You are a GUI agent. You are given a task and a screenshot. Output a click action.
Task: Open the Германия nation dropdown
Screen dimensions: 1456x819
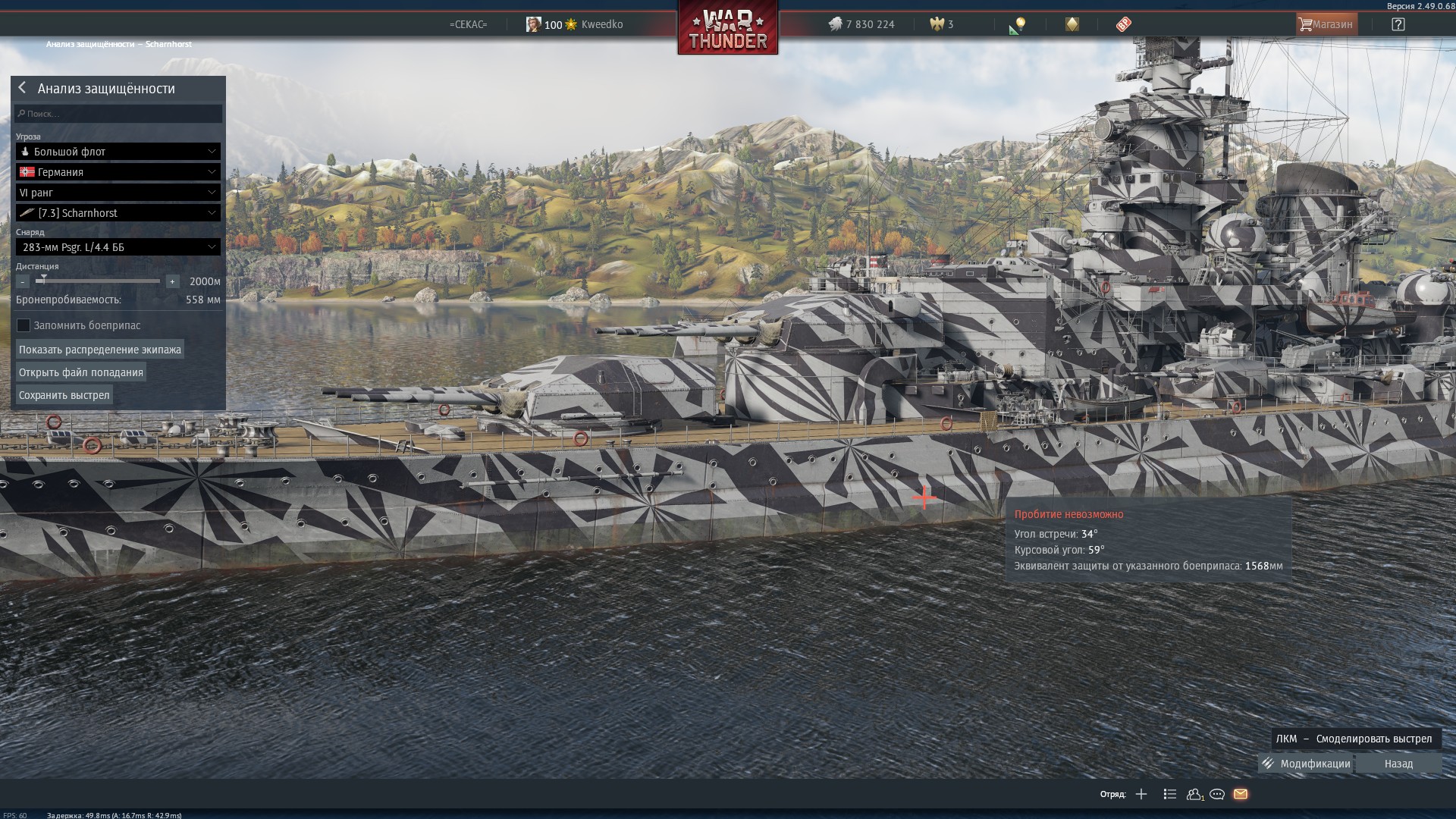[118, 172]
